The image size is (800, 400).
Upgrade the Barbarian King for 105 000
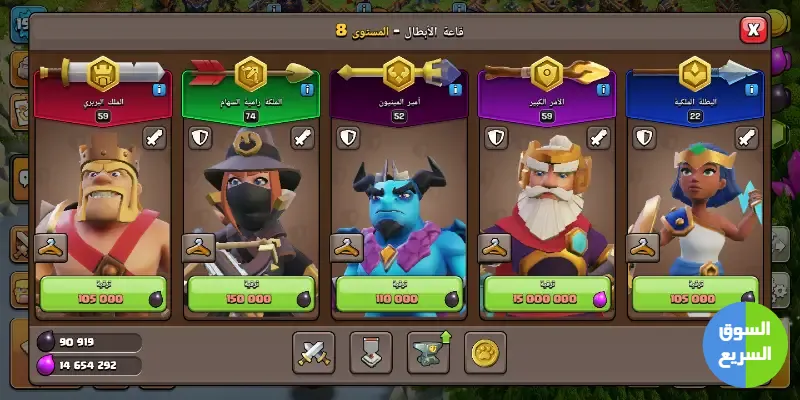click(102, 296)
